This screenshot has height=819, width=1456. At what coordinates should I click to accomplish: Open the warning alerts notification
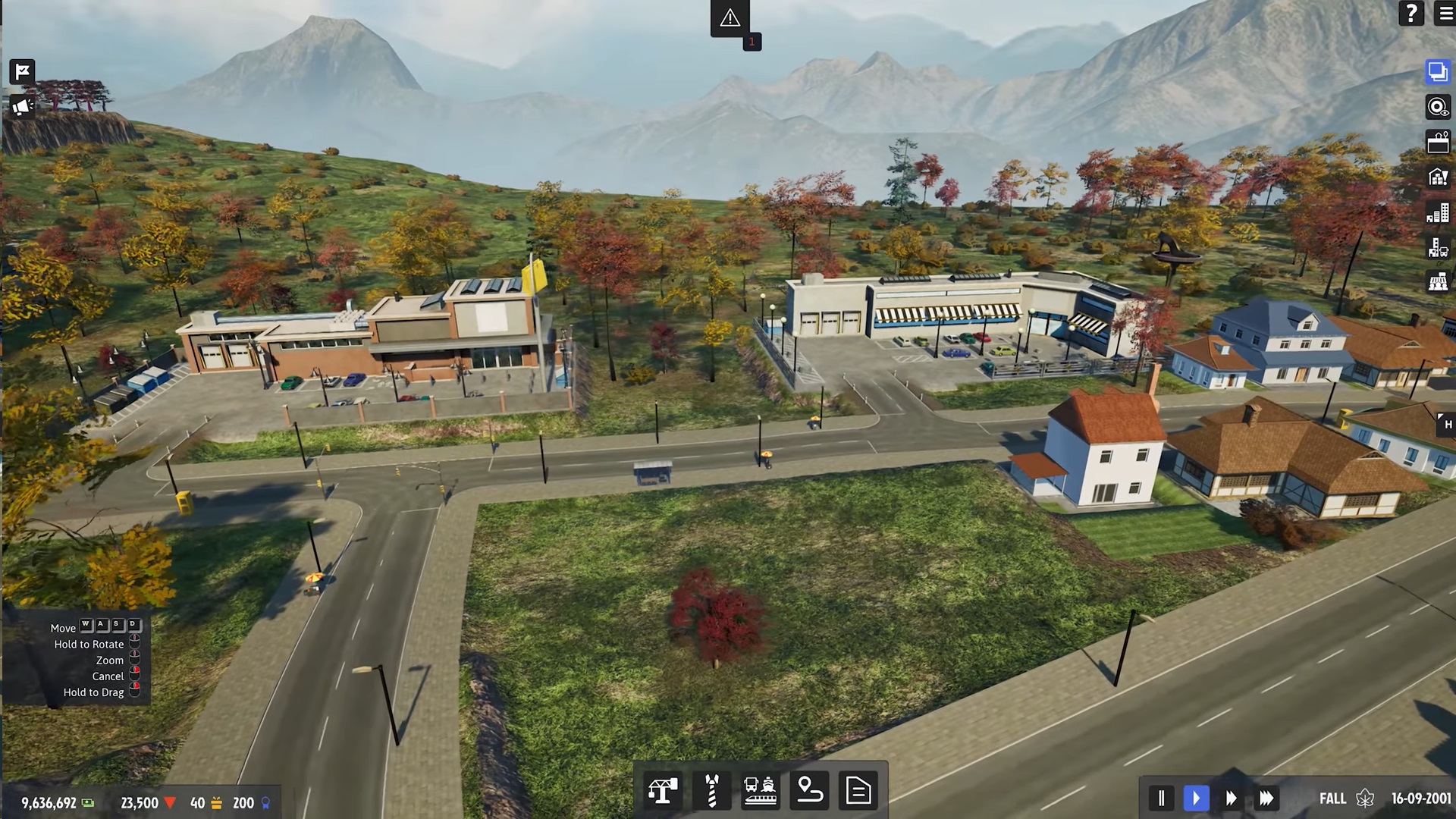730,18
